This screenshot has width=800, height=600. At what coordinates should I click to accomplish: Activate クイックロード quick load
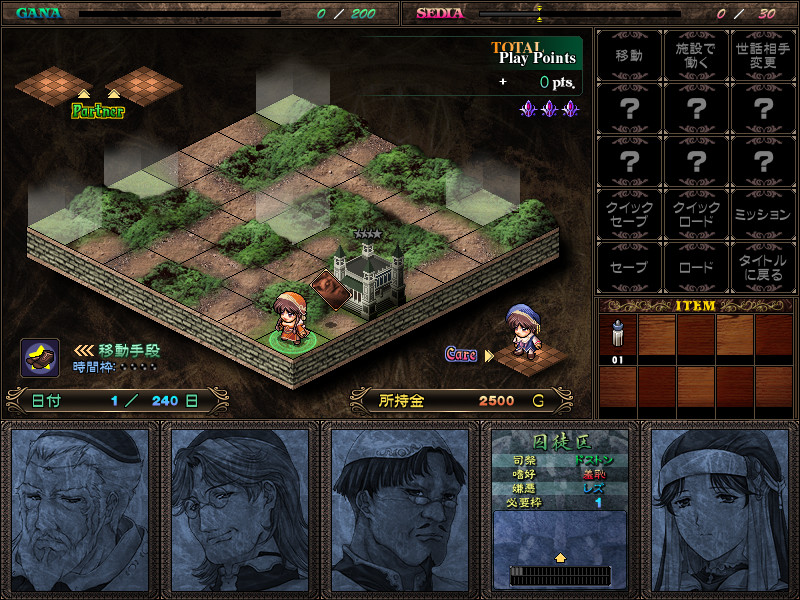696,214
